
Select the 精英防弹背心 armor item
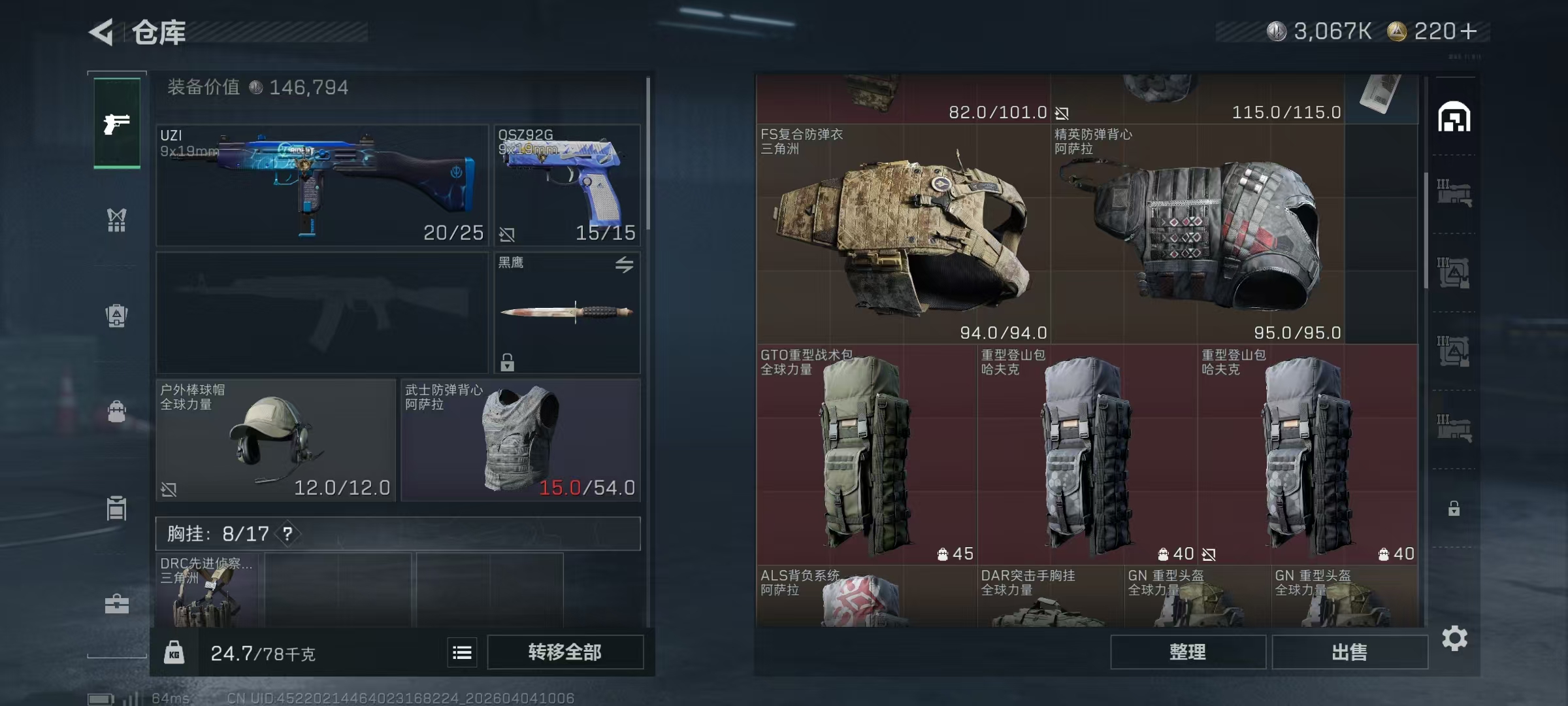pos(1197,234)
